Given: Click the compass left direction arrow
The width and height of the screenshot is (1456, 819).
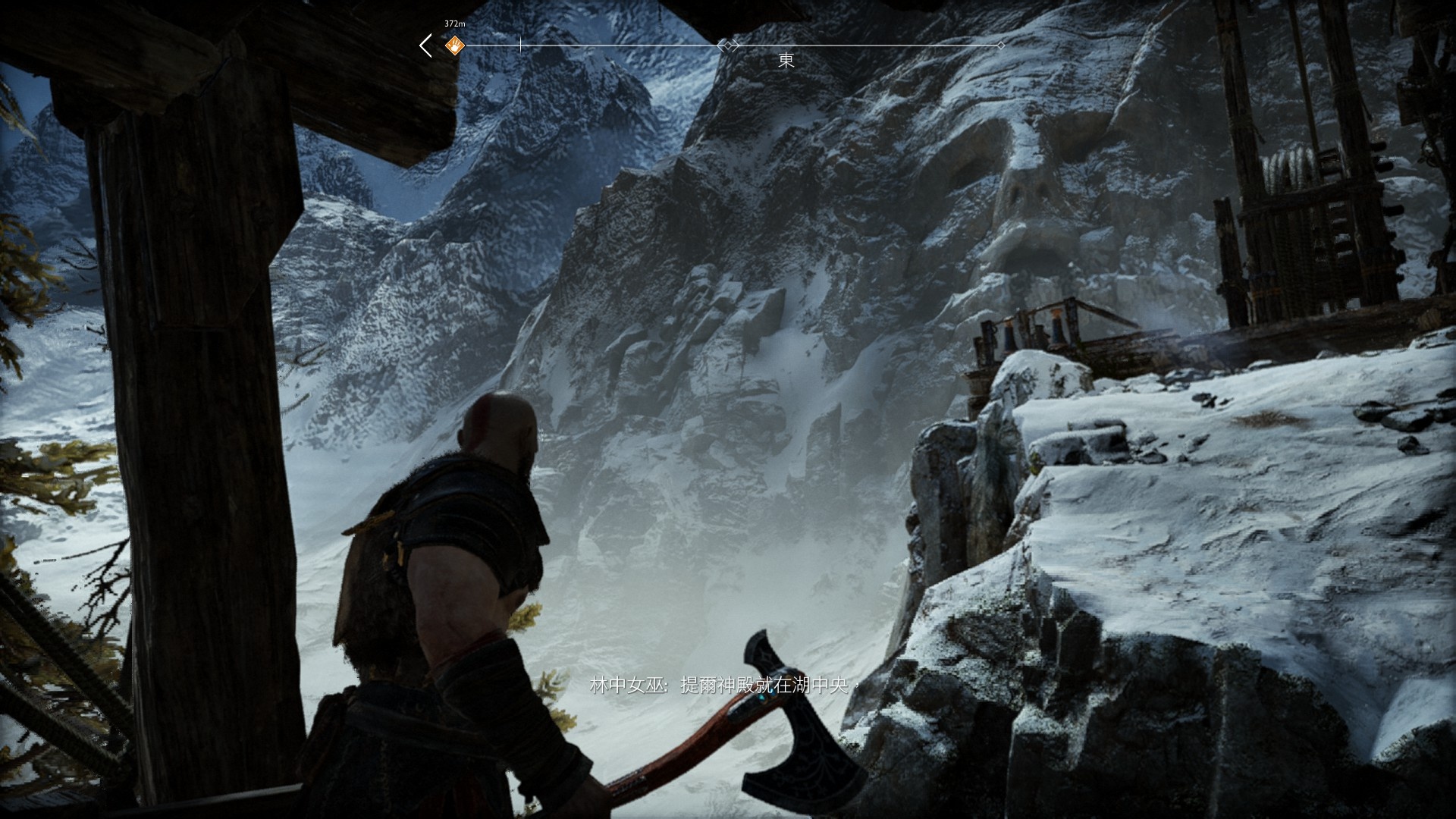Looking at the screenshot, I should click(426, 45).
